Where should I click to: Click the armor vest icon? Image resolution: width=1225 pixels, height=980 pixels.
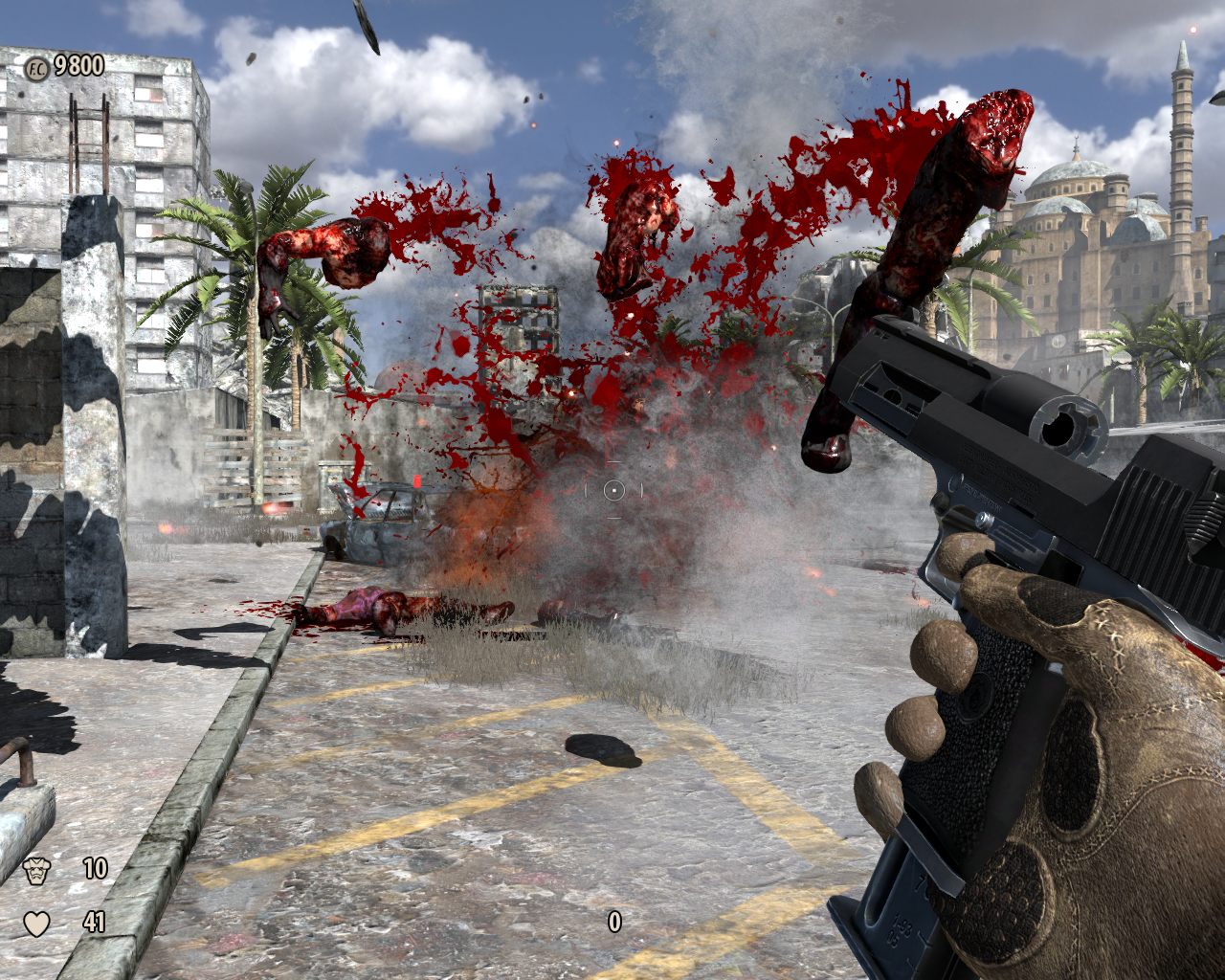click(36, 870)
